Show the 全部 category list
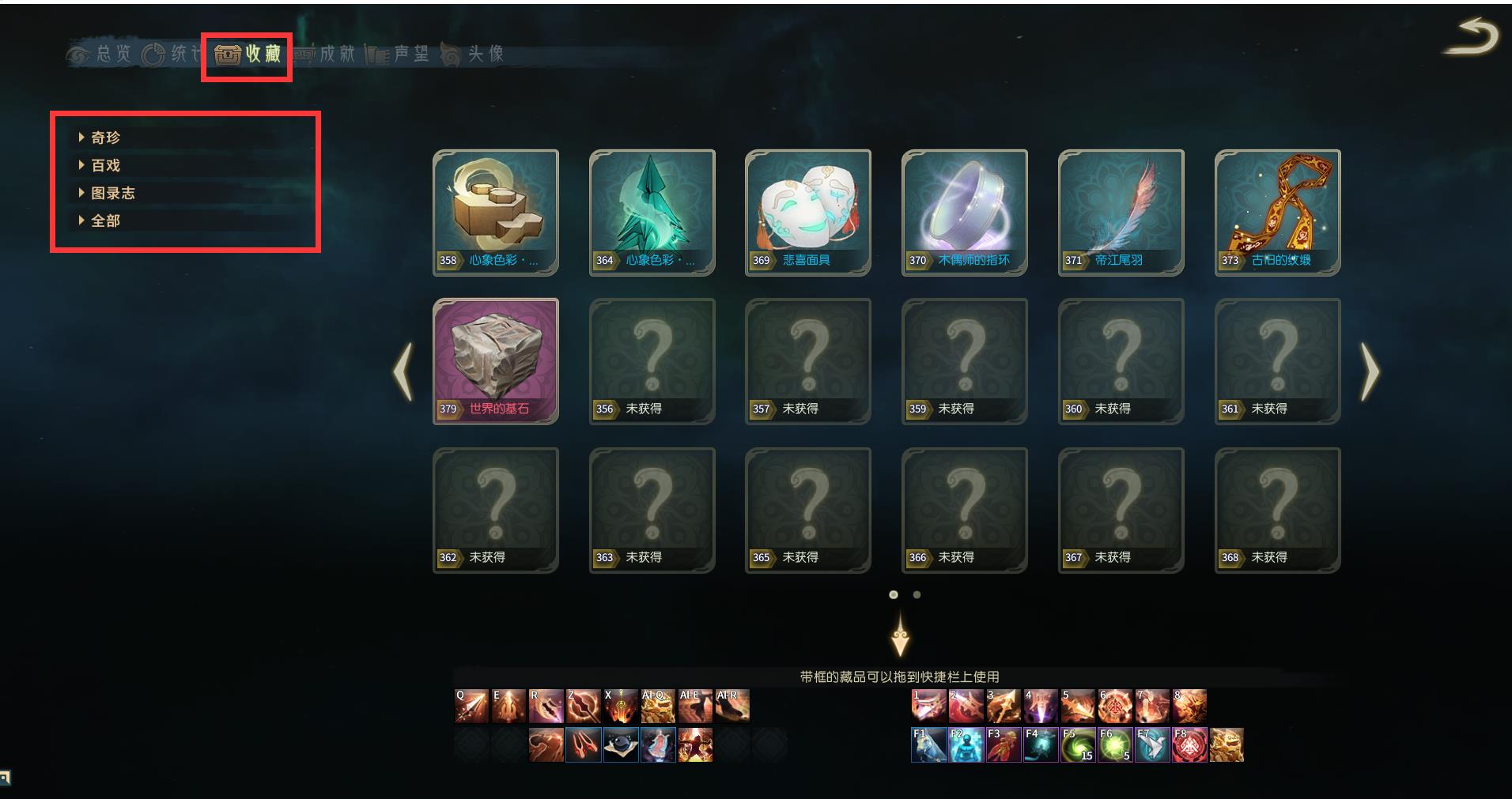The height and width of the screenshot is (799, 1512). [105, 220]
